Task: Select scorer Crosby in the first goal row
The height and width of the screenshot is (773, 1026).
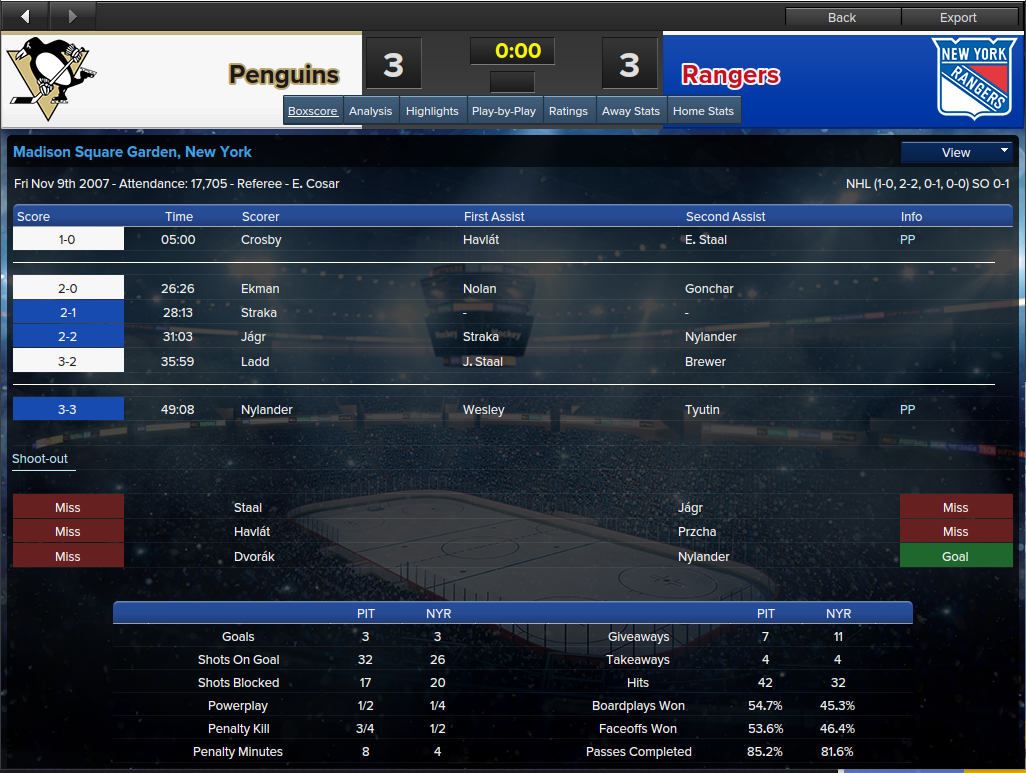Action: click(x=261, y=240)
